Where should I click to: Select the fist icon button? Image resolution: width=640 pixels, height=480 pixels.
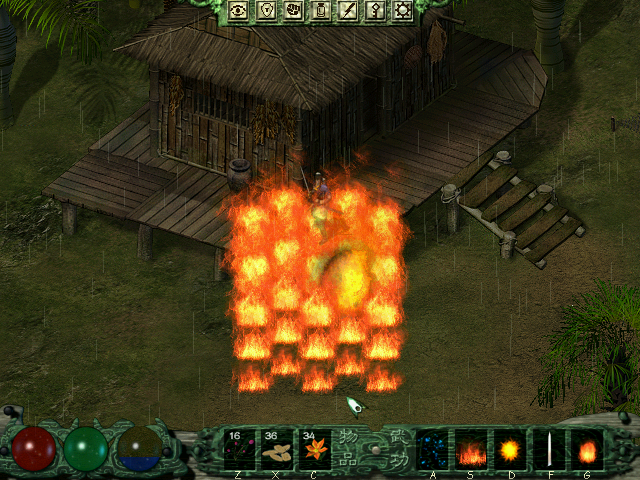(x=294, y=11)
